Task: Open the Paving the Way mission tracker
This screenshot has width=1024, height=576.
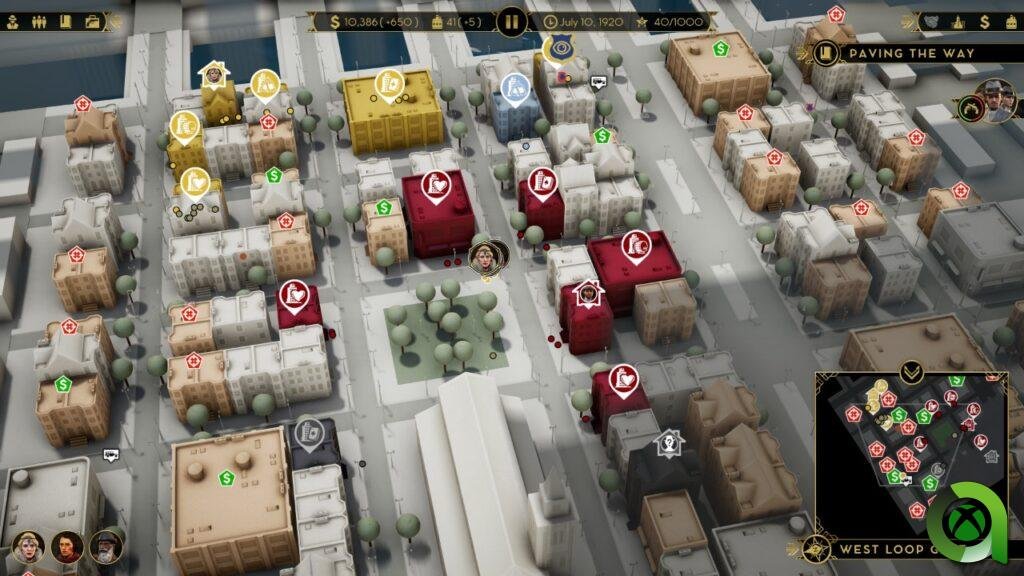Action: point(912,53)
